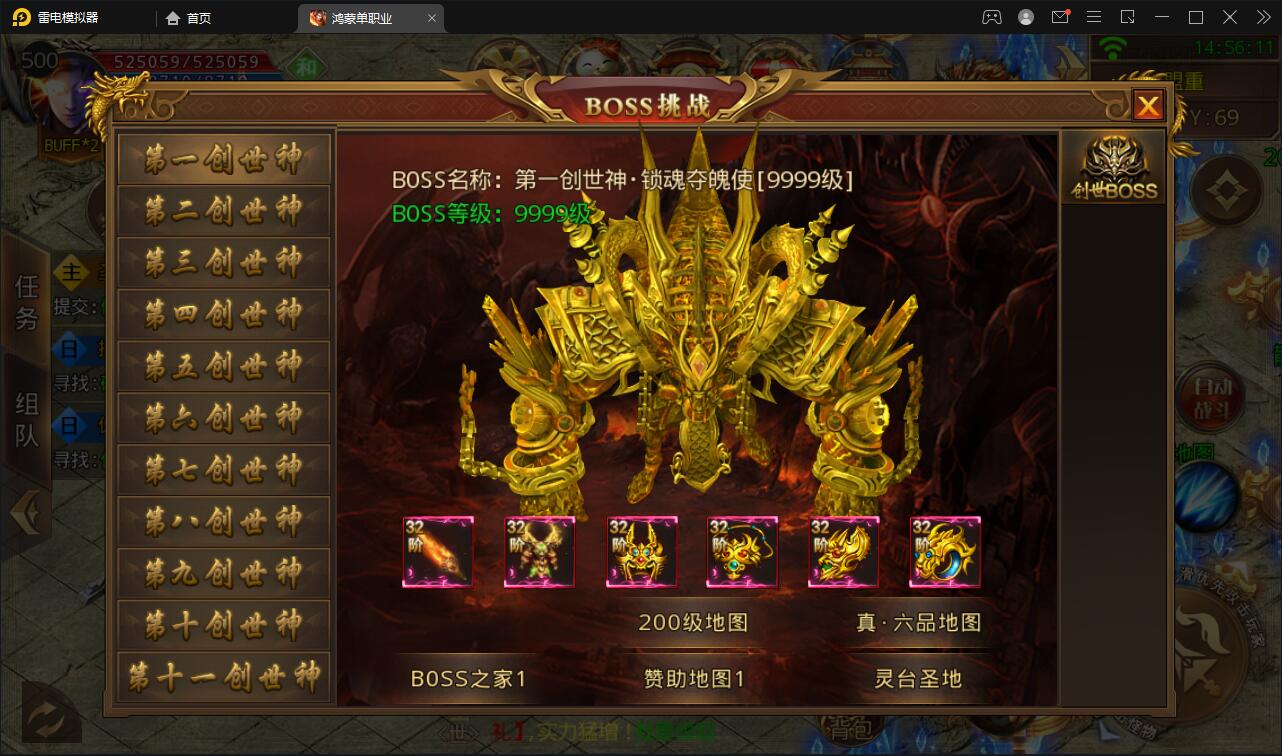Choose the 赞助地图1 destination
Image resolution: width=1282 pixels, height=756 pixels.
693,678
